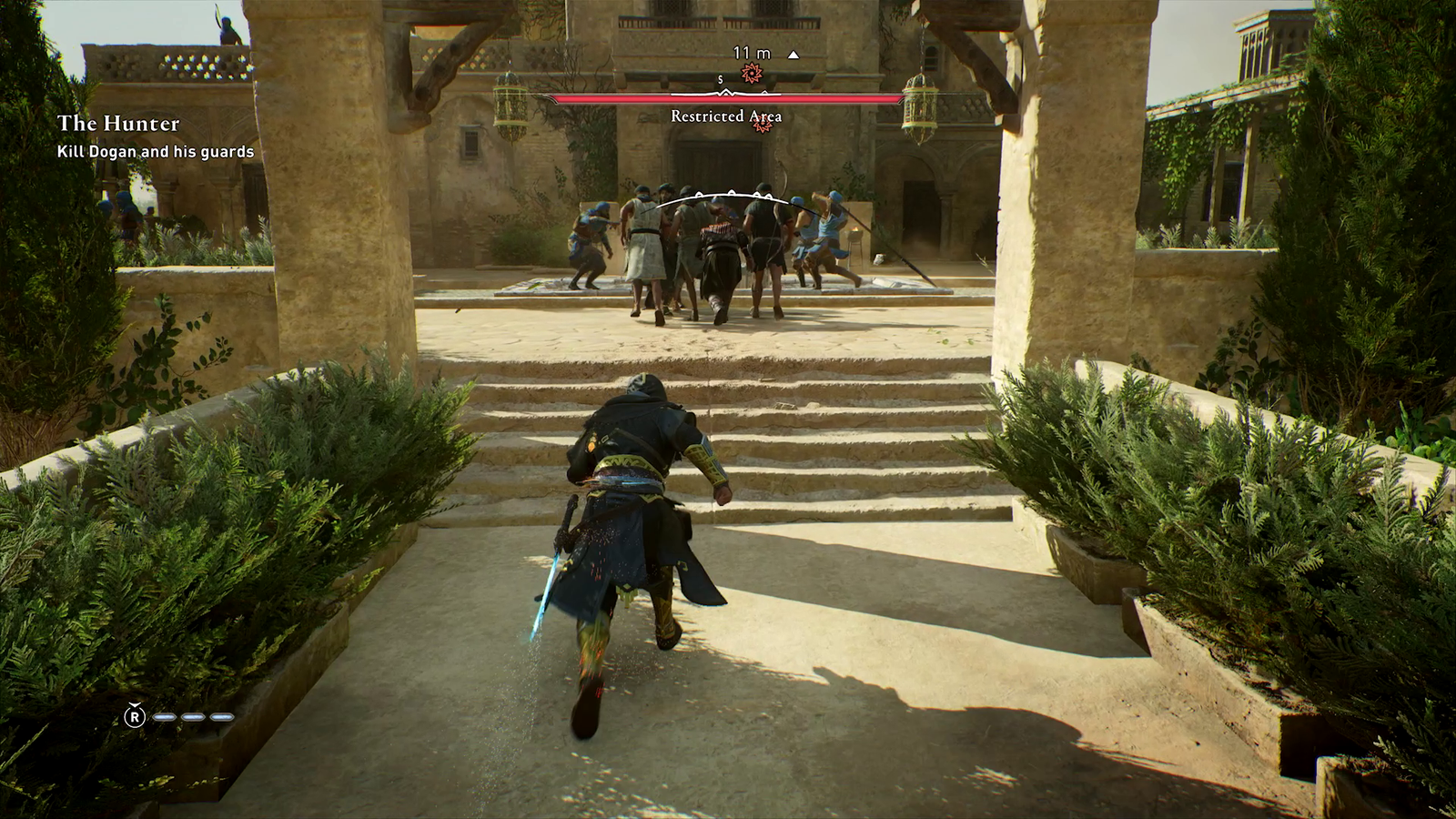Select the Kill Dogan and his guards objective

[156, 152]
